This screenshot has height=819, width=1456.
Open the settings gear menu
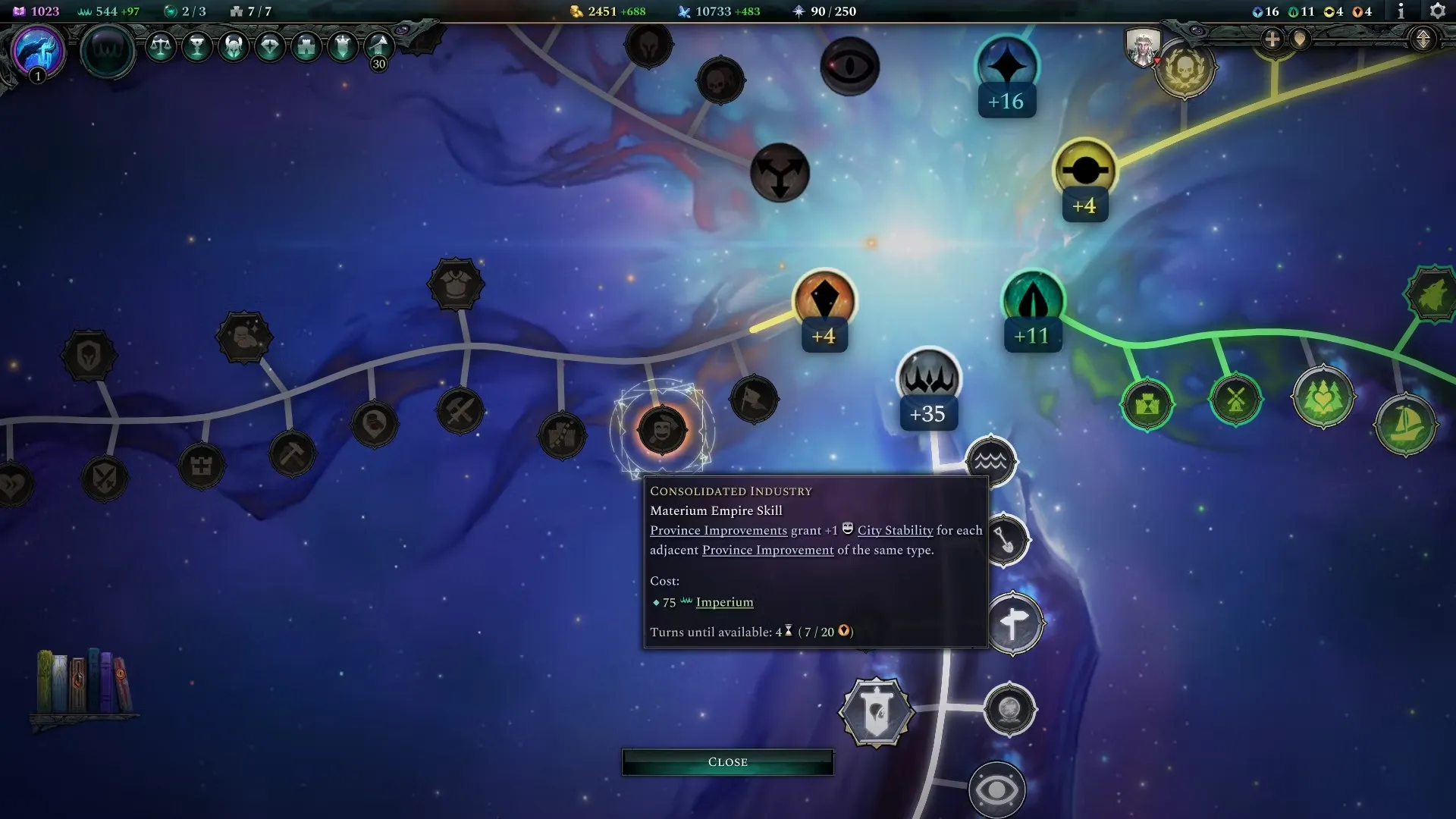(1437, 11)
